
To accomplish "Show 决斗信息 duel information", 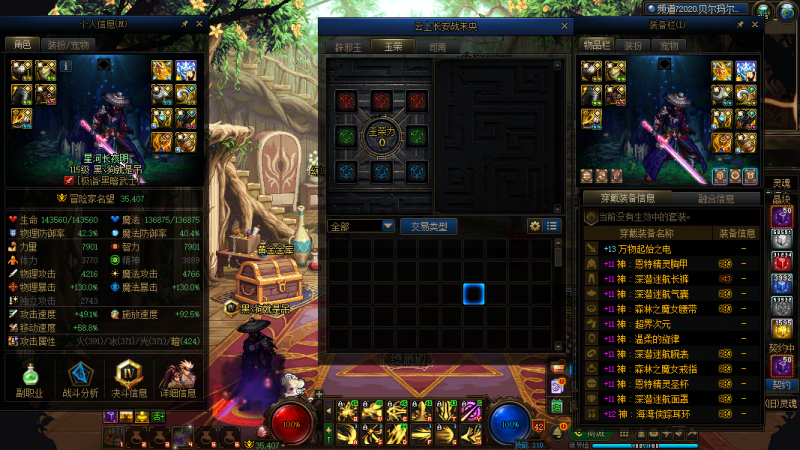I will pos(131,380).
